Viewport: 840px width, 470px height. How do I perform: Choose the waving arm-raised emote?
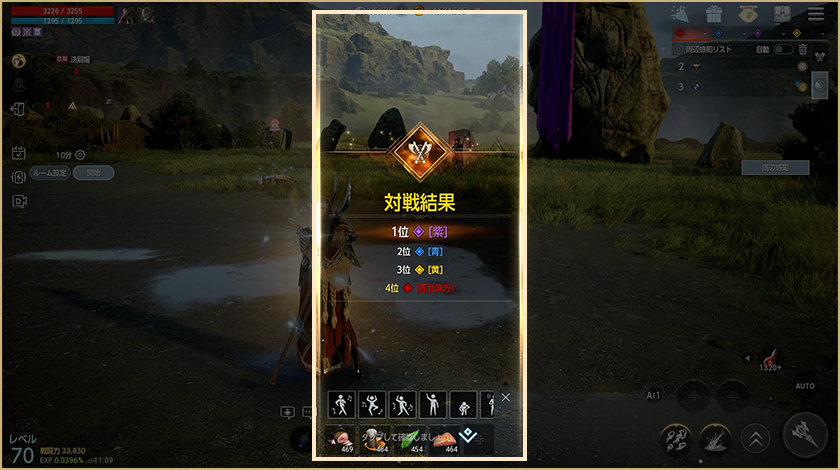pos(433,404)
